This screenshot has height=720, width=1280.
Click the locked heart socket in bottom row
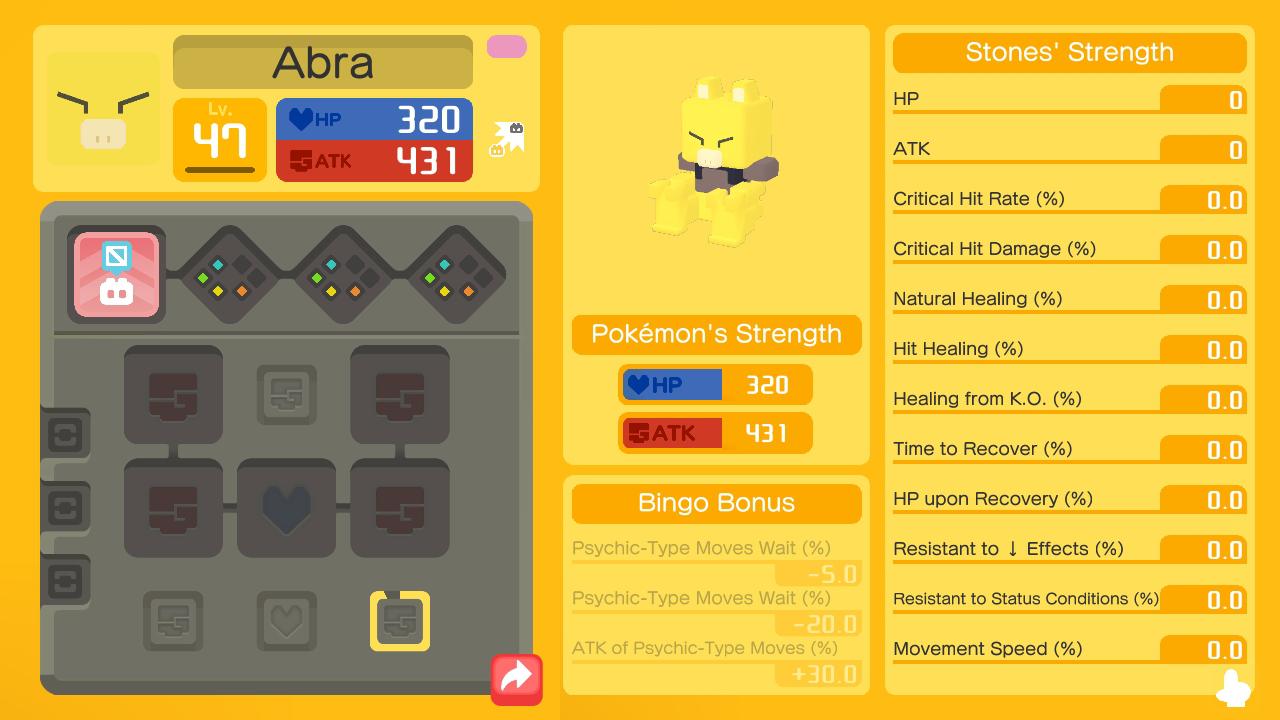(x=287, y=621)
